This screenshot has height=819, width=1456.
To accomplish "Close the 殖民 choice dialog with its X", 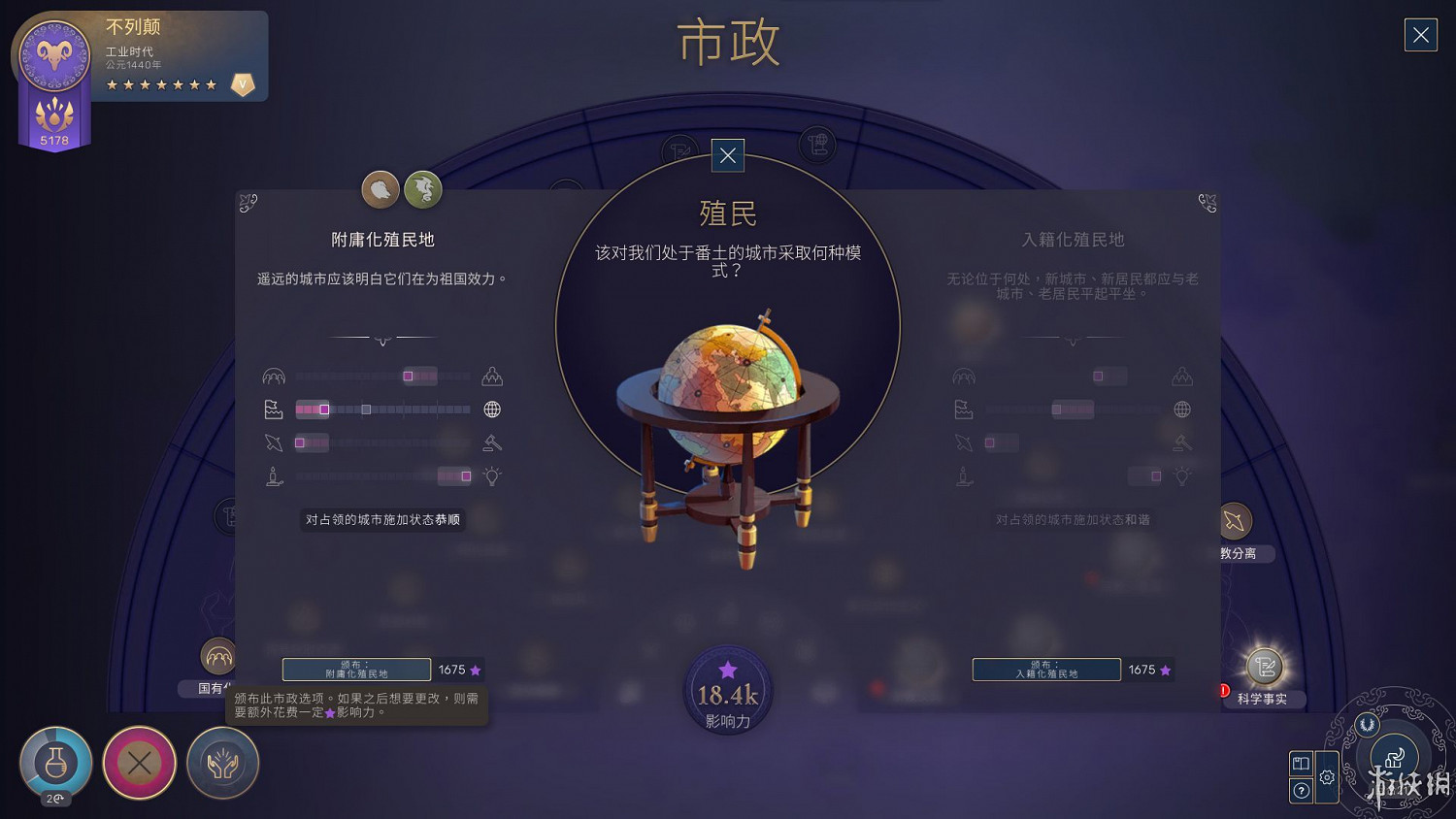I will point(727,155).
